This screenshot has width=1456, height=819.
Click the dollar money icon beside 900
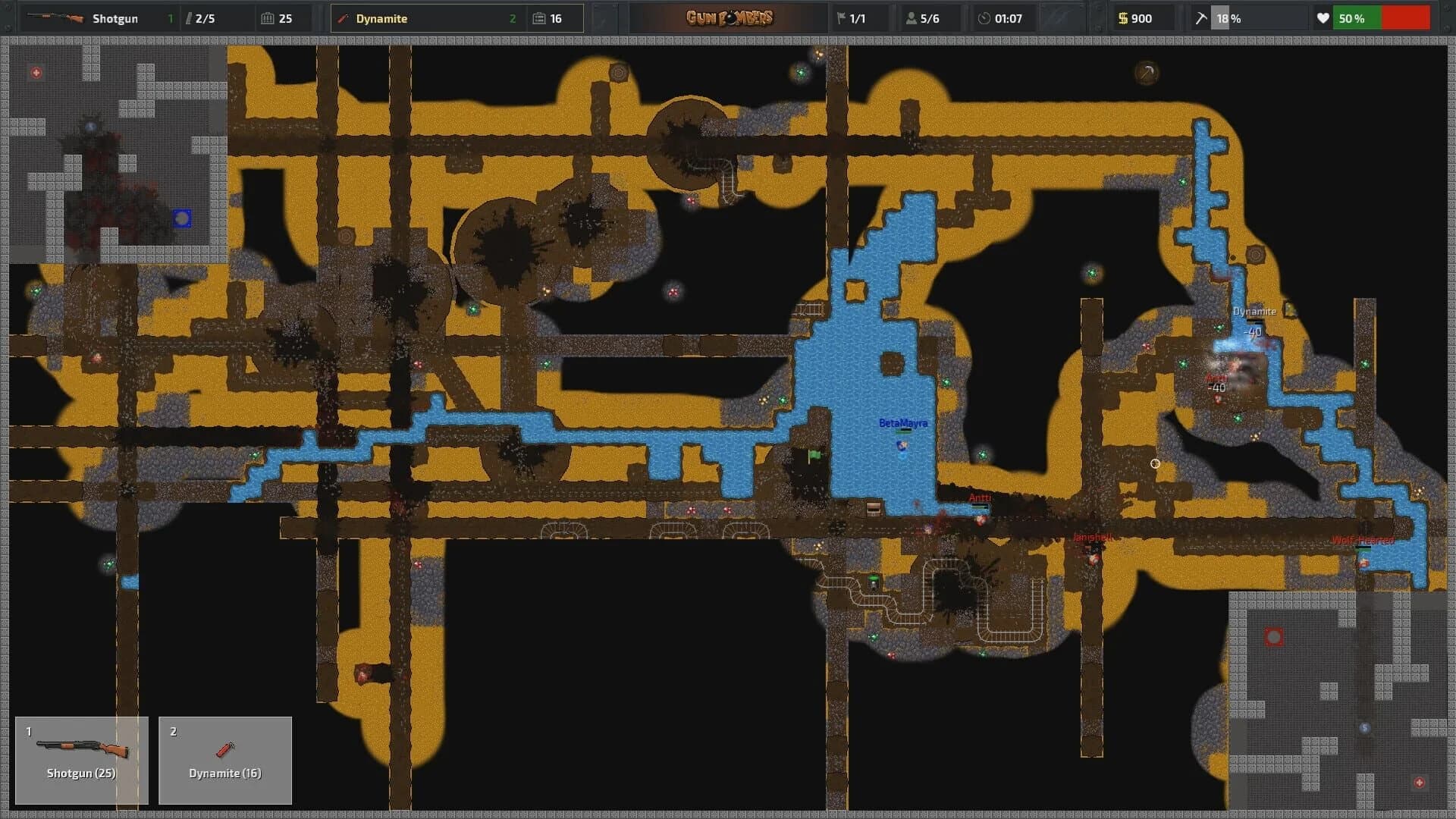1123,18
